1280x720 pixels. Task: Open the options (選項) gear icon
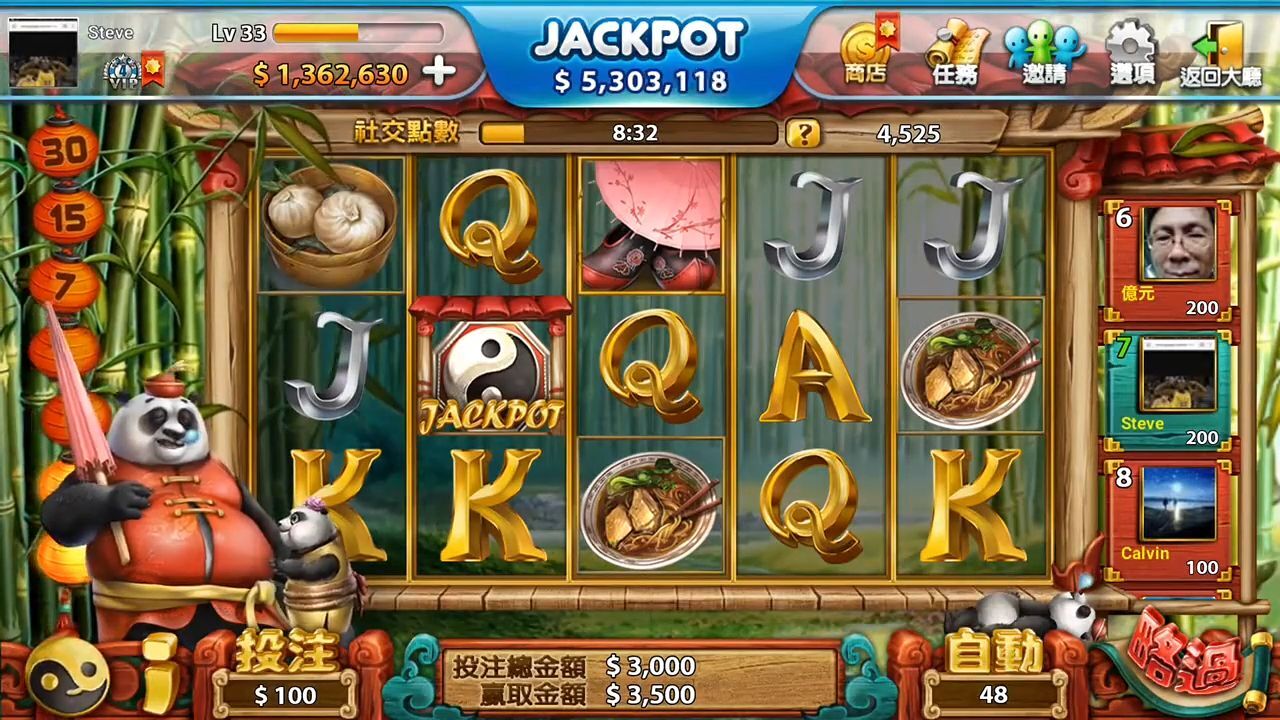tap(1132, 53)
